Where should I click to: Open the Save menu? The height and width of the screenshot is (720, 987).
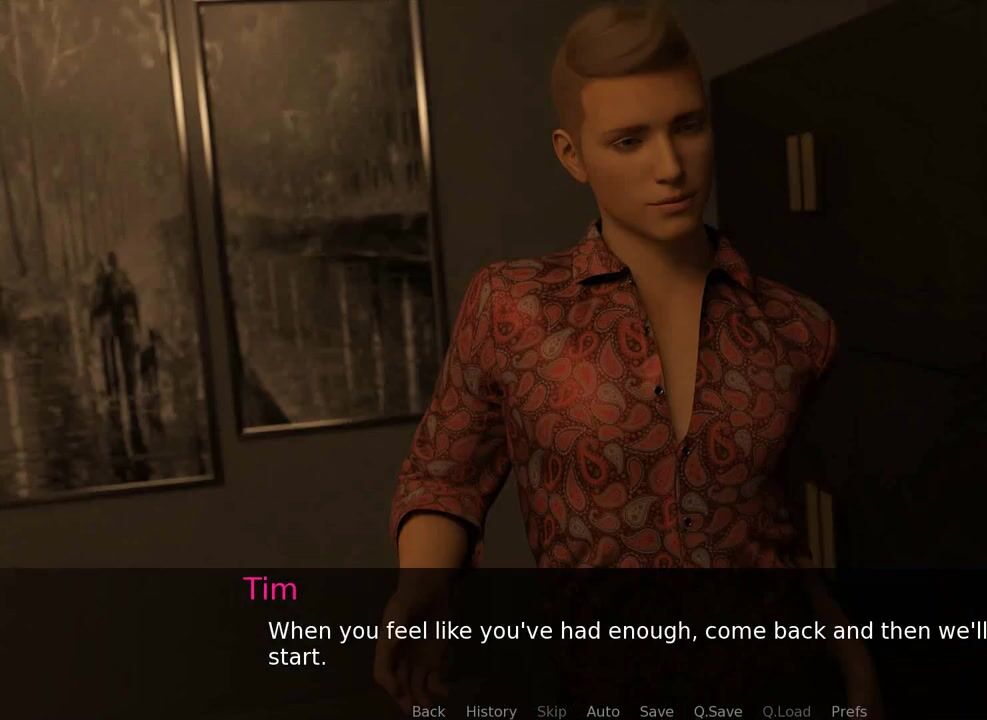pyautogui.click(x=656, y=711)
